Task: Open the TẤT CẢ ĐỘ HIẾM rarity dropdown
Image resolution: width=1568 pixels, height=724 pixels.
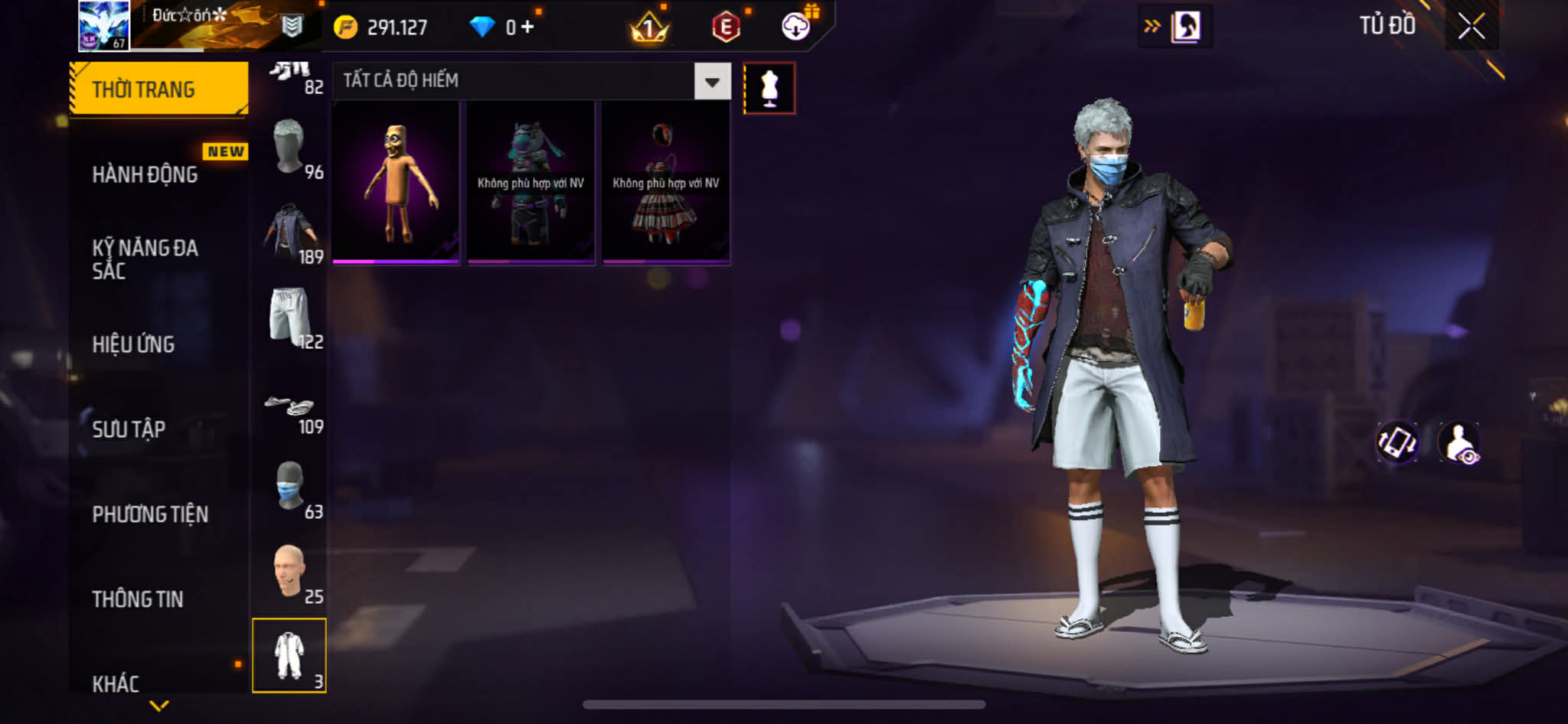Action: click(711, 81)
